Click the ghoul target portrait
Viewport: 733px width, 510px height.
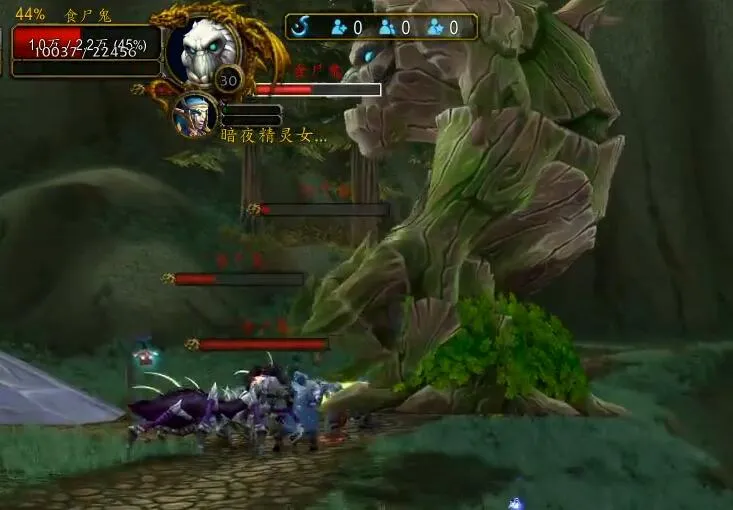pos(202,50)
